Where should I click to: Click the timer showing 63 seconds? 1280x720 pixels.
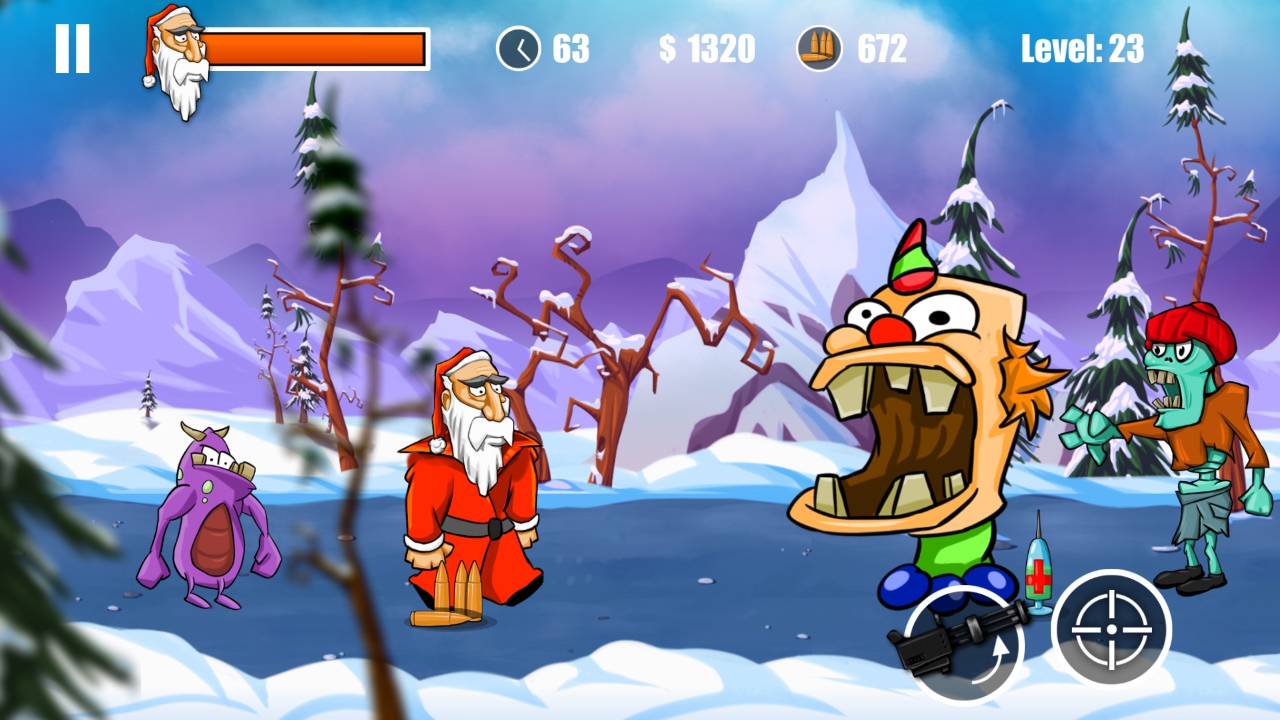(x=570, y=46)
